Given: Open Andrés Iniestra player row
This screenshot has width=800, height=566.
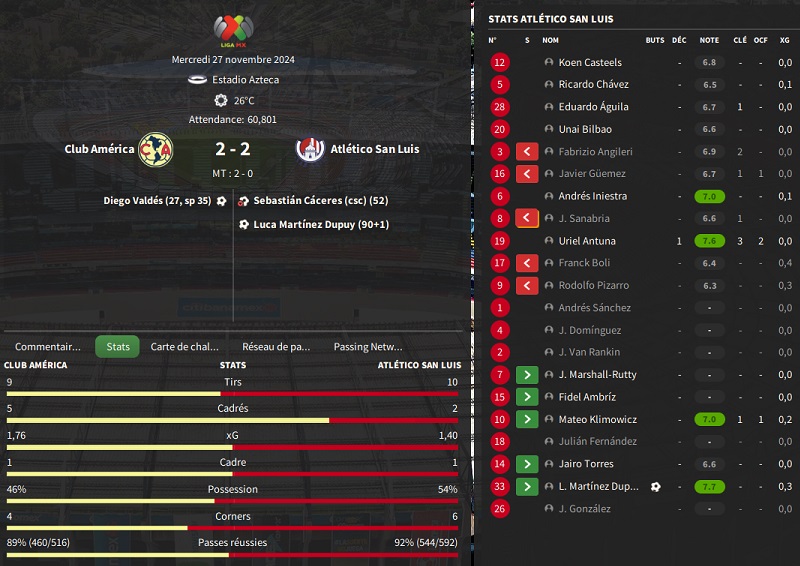Looking at the screenshot, I should (592, 196).
